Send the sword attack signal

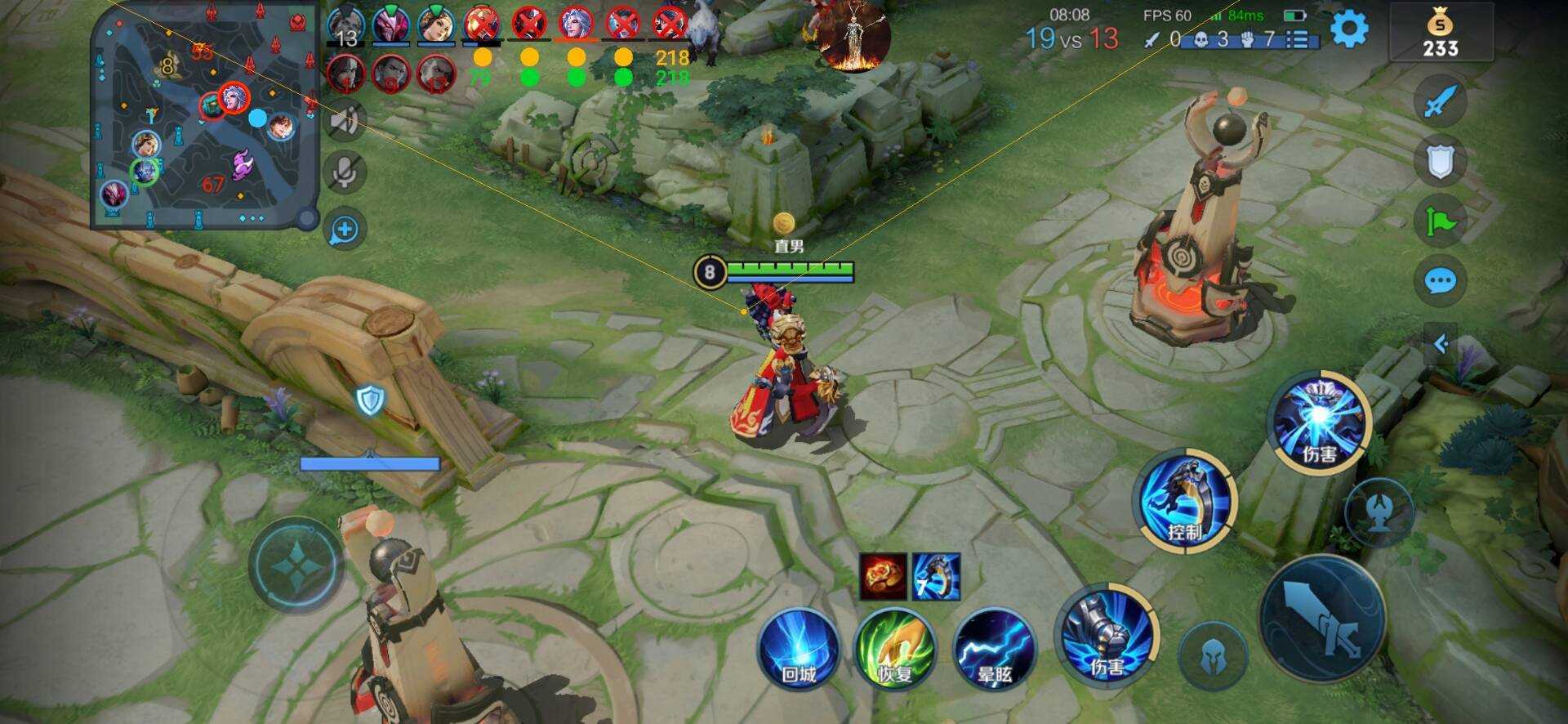1440,101
